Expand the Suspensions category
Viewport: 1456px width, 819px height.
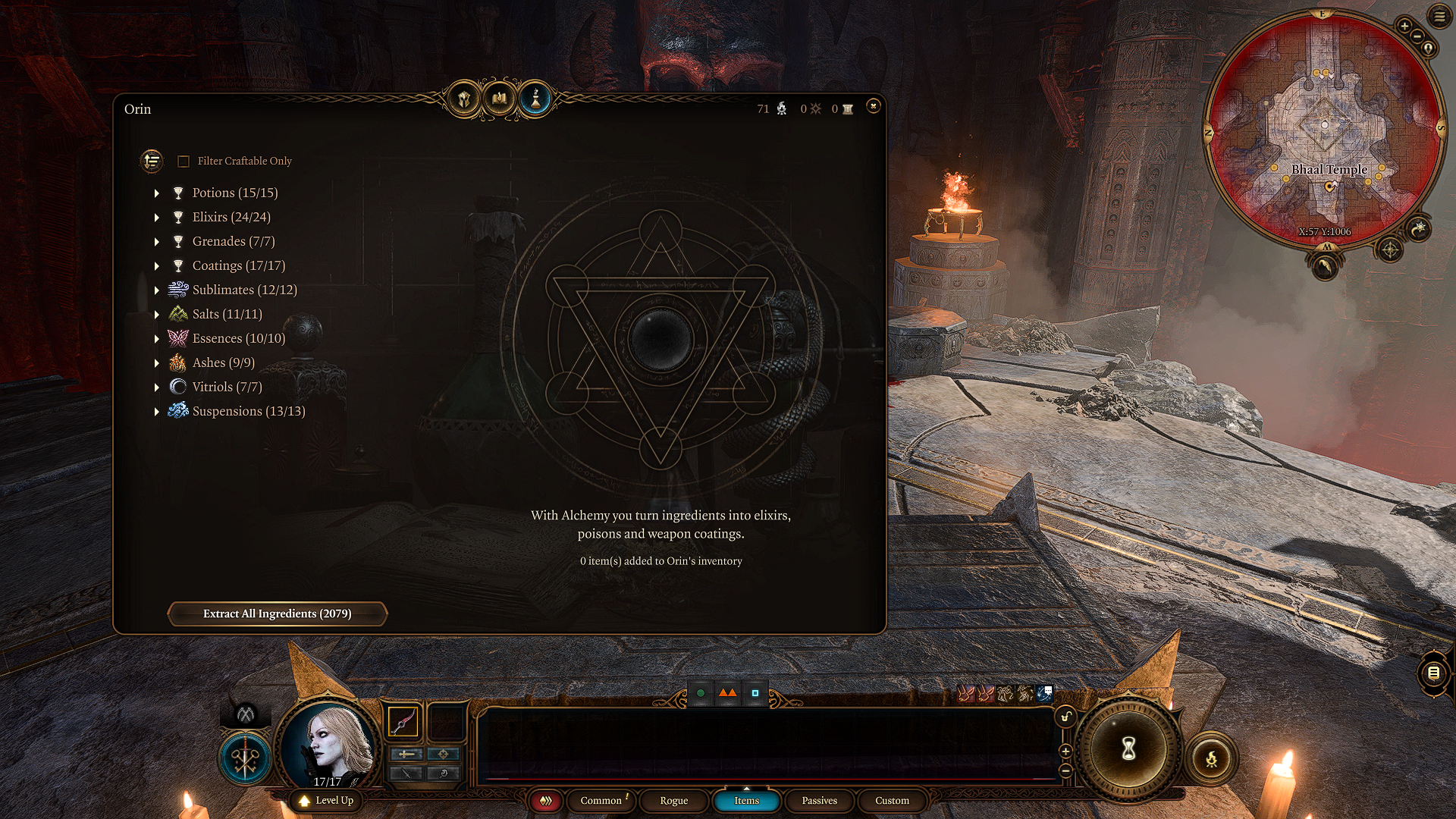pos(157,412)
